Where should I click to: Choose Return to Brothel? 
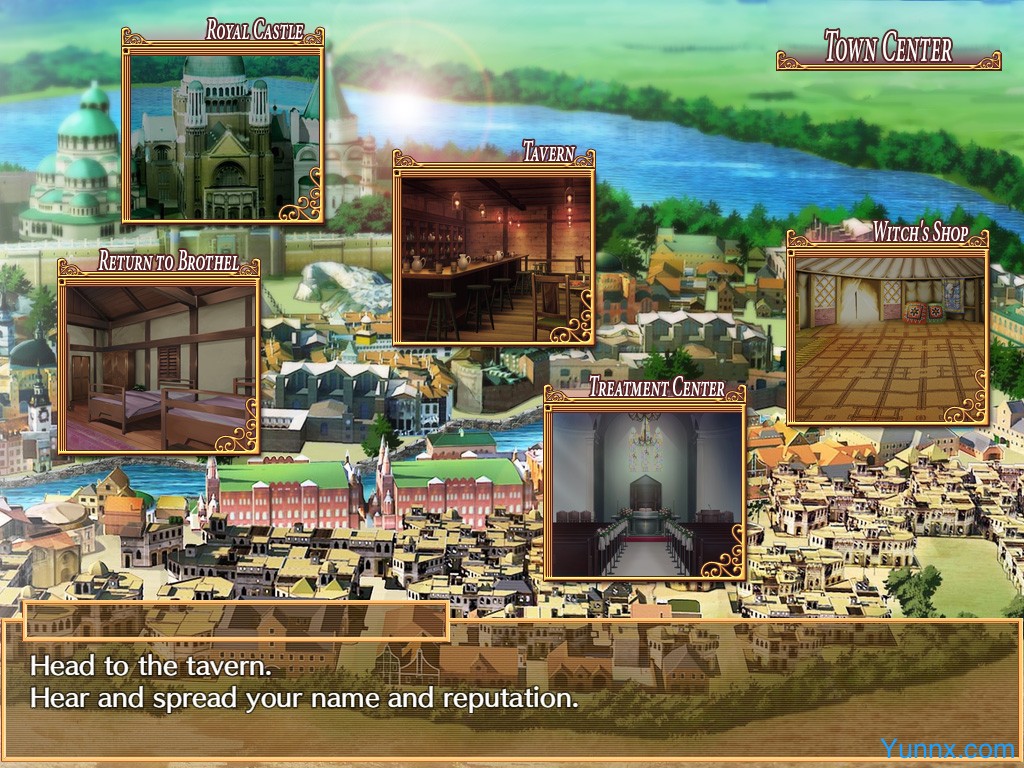click(x=158, y=364)
